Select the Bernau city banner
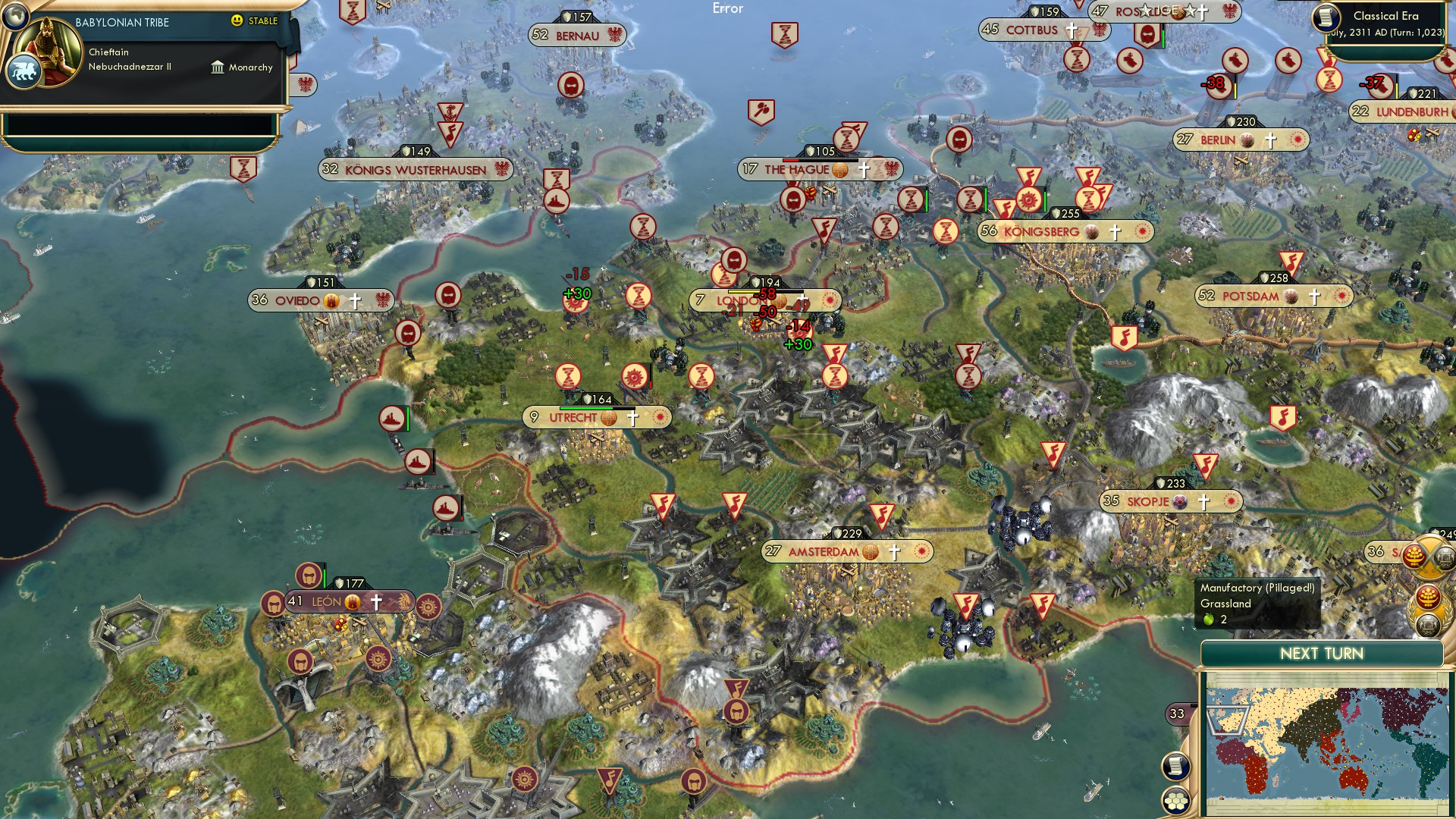 pyautogui.click(x=576, y=36)
